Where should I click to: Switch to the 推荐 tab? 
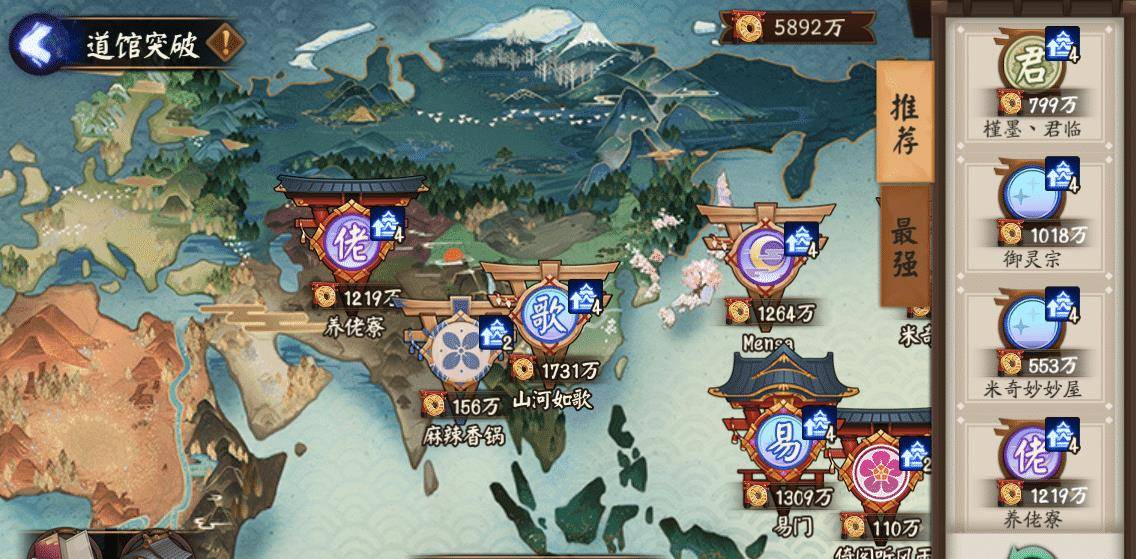(903, 122)
